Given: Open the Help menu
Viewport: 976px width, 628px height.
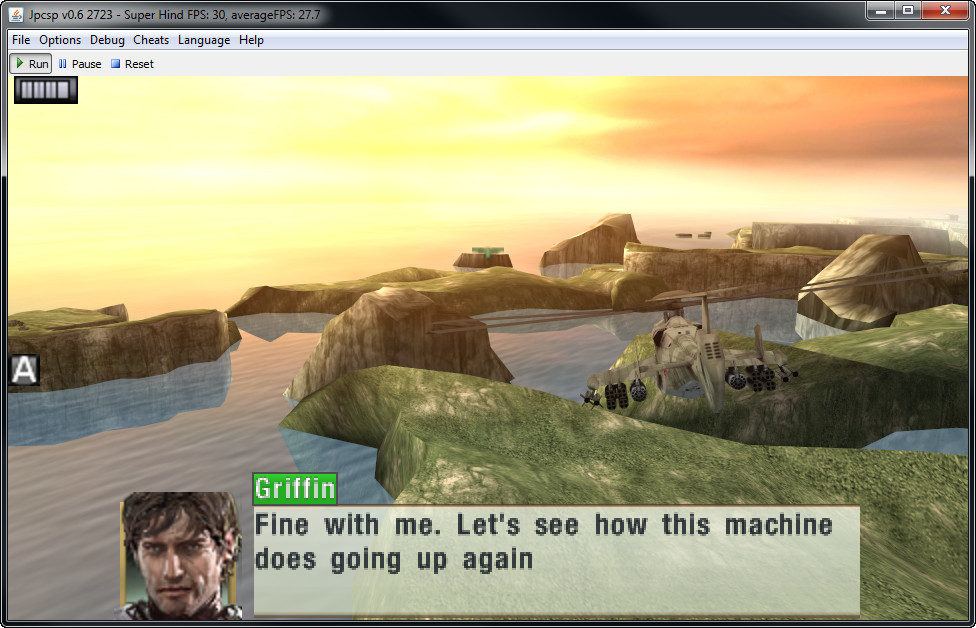Looking at the screenshot, I should click(x=251, y=40).
